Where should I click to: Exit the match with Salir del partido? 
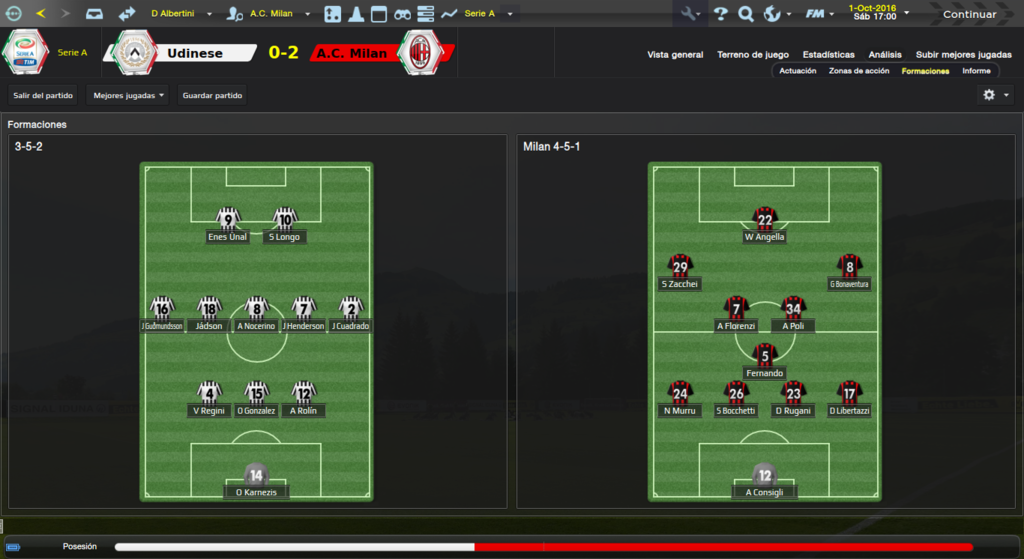43,95
